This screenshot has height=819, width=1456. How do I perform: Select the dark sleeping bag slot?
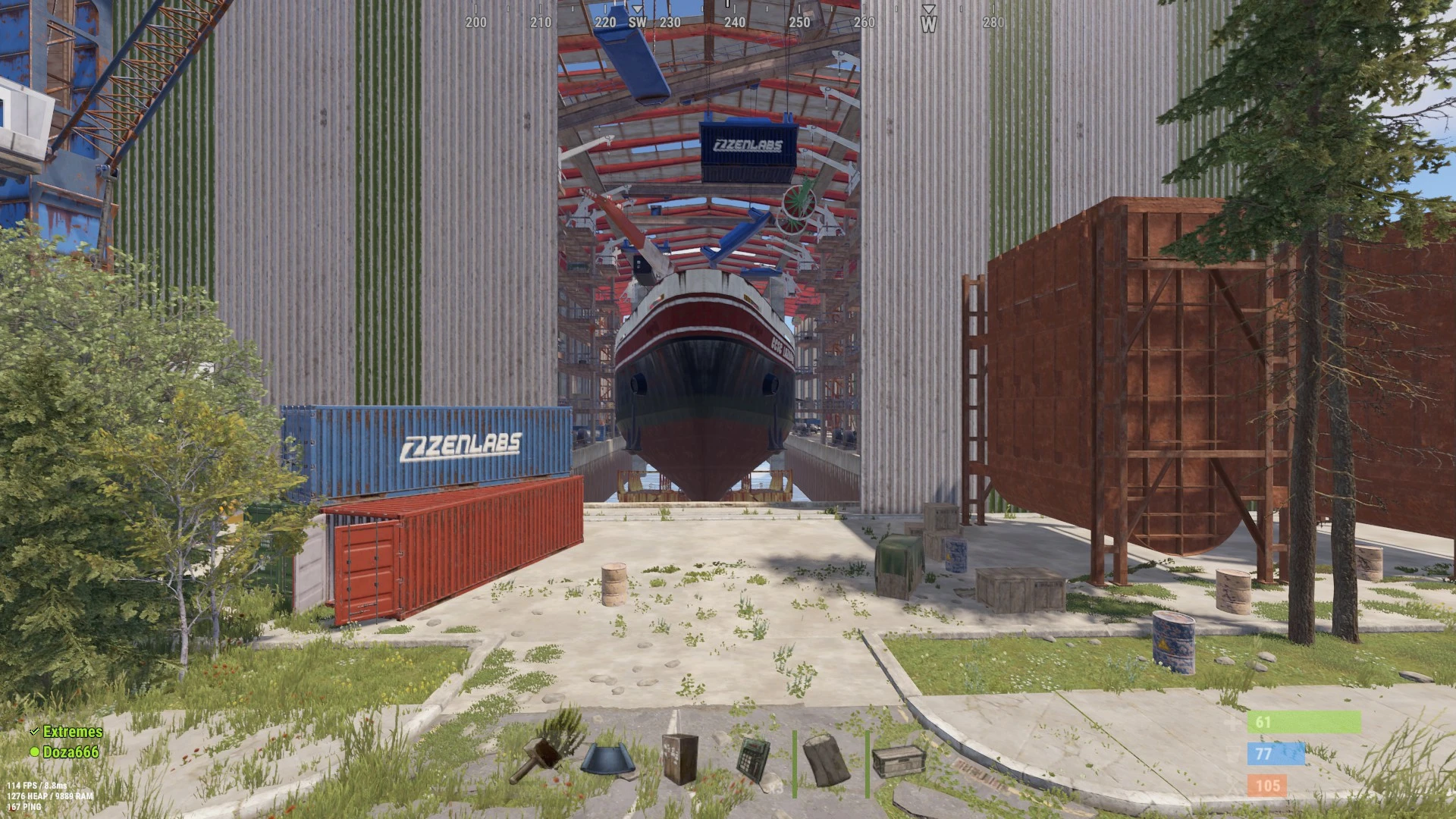[826, 758]
